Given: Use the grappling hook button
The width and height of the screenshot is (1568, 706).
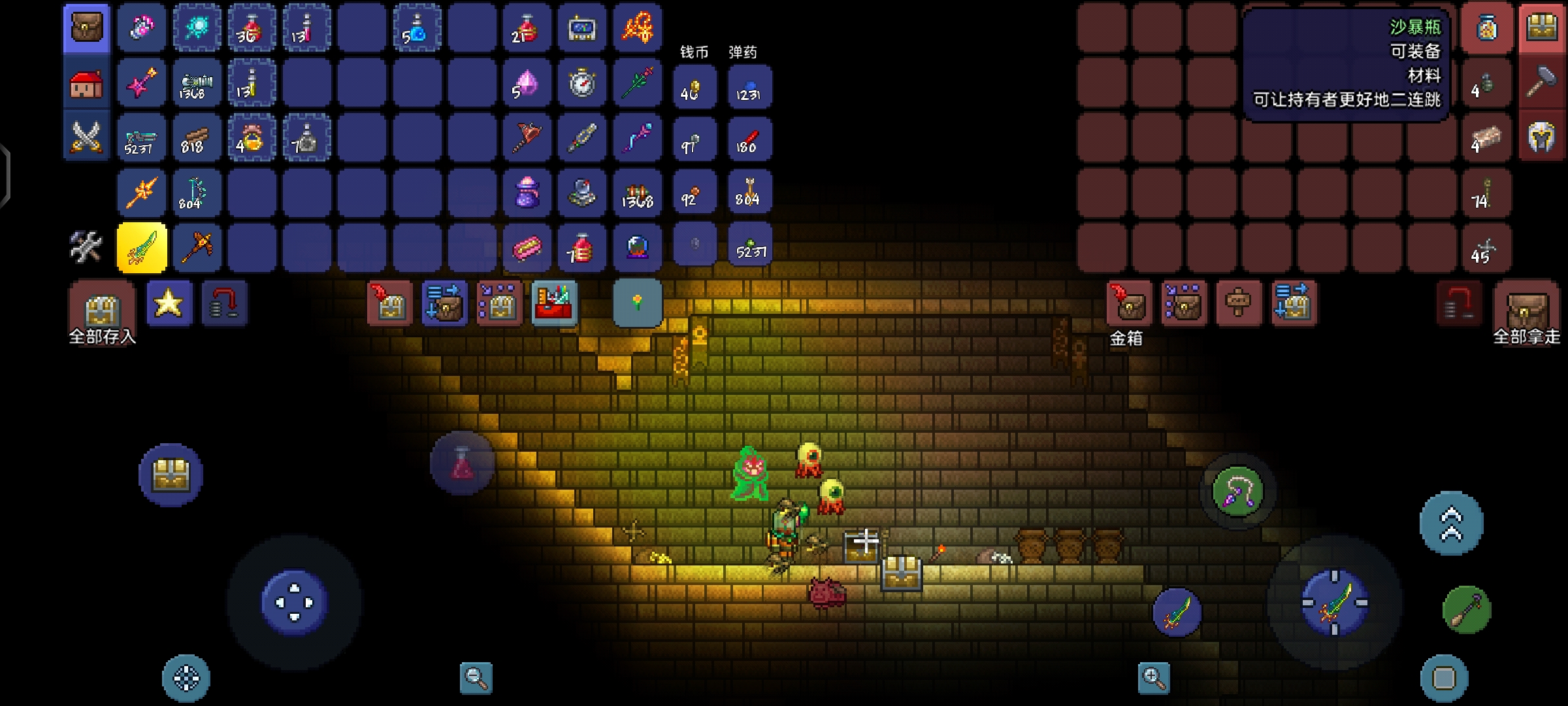Looking at the screenshot, I should 1237,493.
